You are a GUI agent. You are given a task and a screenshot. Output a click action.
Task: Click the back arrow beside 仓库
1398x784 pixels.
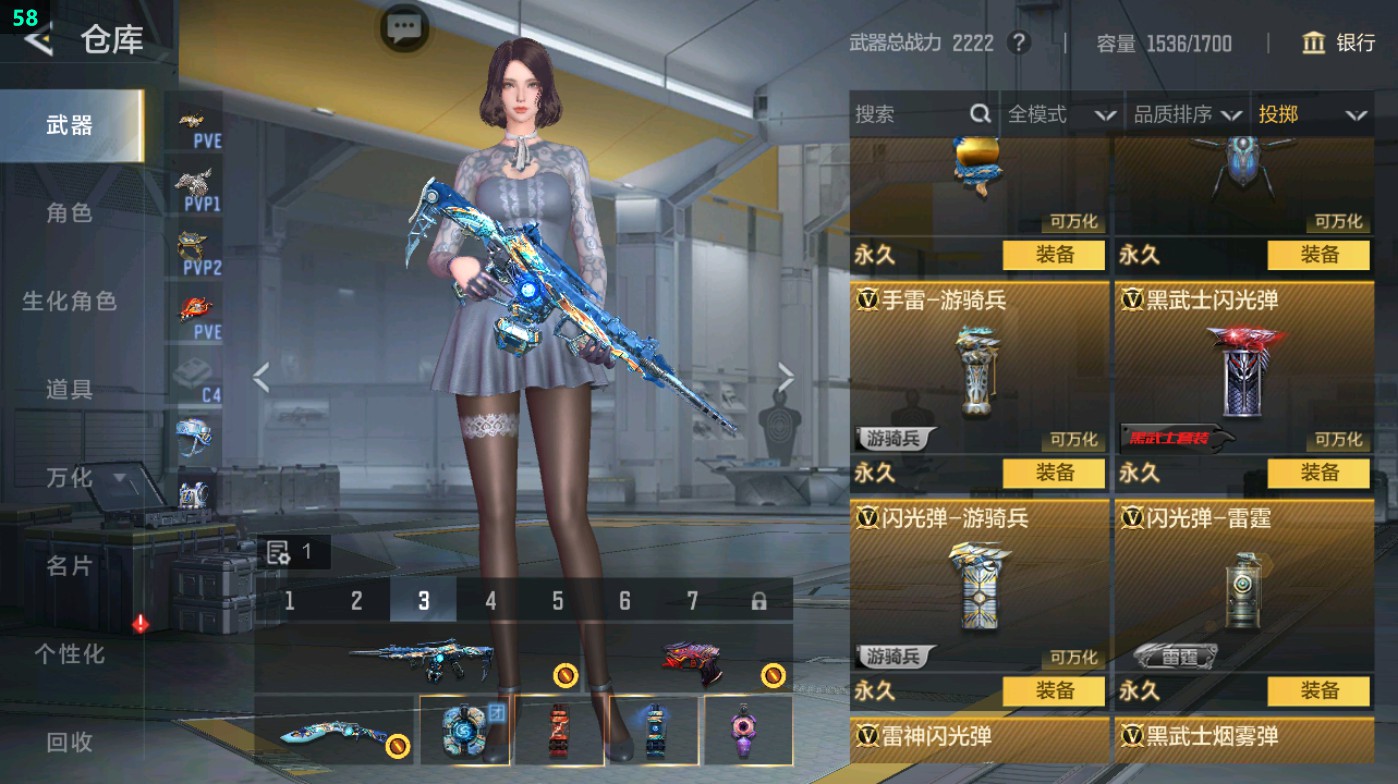[37, 40]
